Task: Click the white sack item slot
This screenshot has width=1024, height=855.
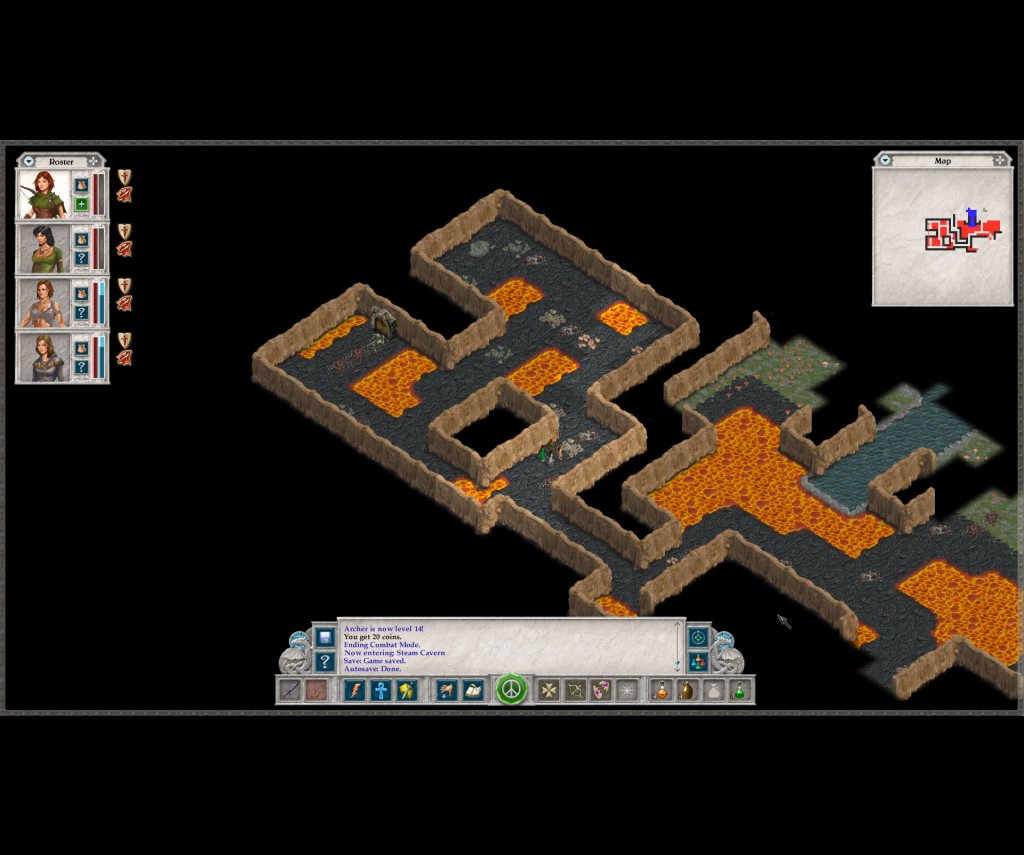Action: [x=713, y=690]
